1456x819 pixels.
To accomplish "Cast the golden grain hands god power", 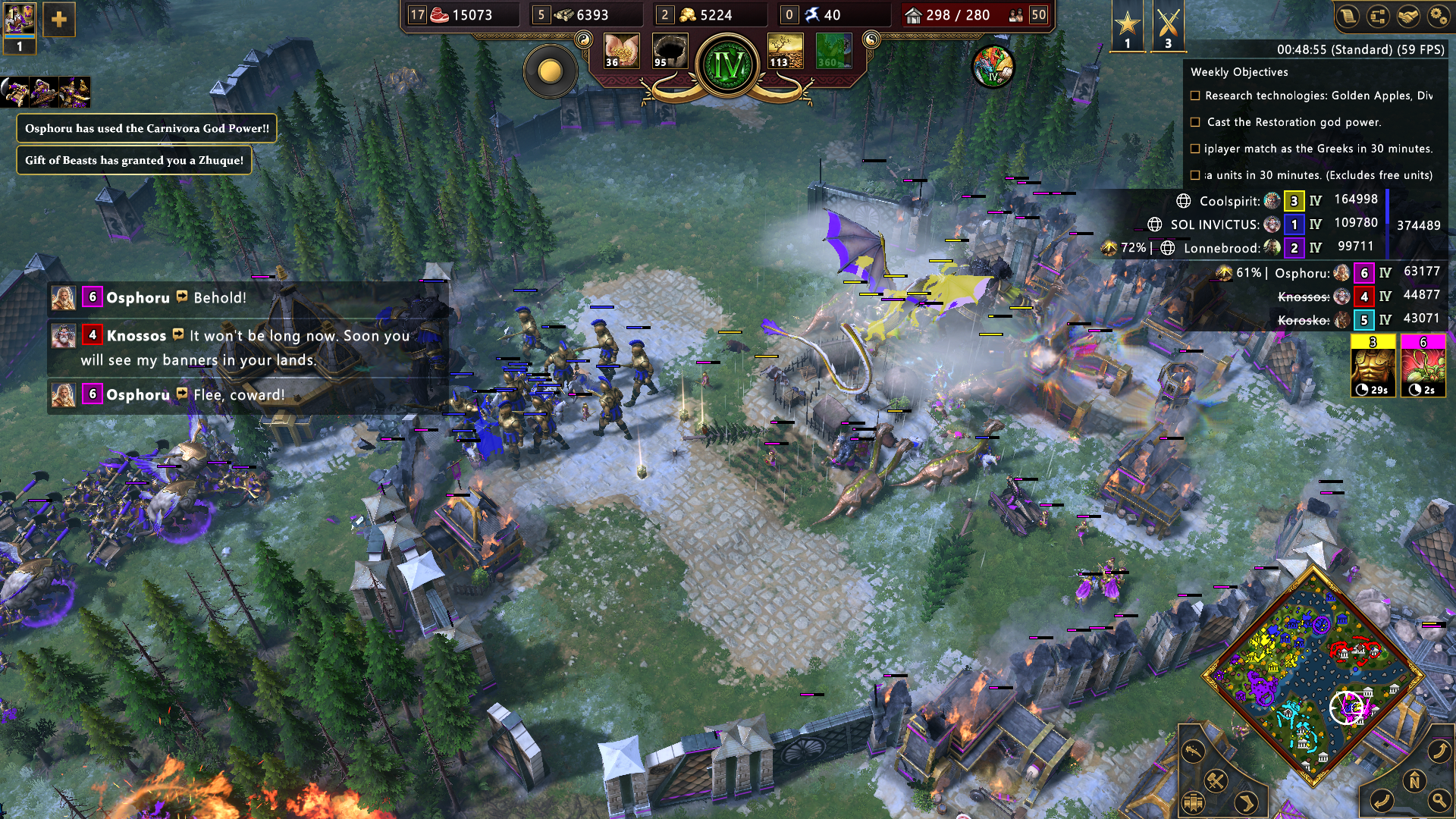I will (x=621, y=52).
